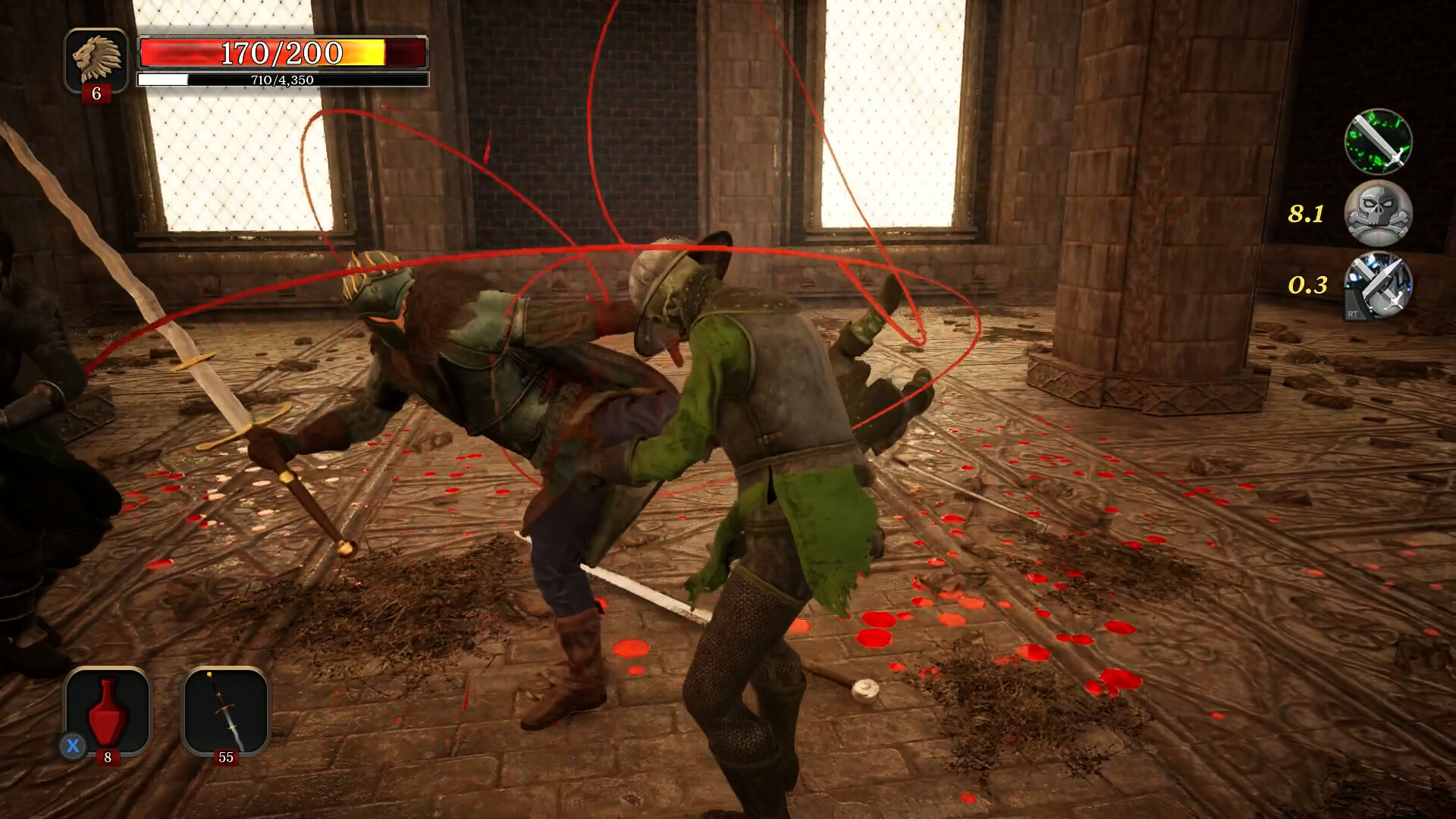Click the green poison sword buff icon
This screenshot has height=819, width=1456.
(1378, 143)
